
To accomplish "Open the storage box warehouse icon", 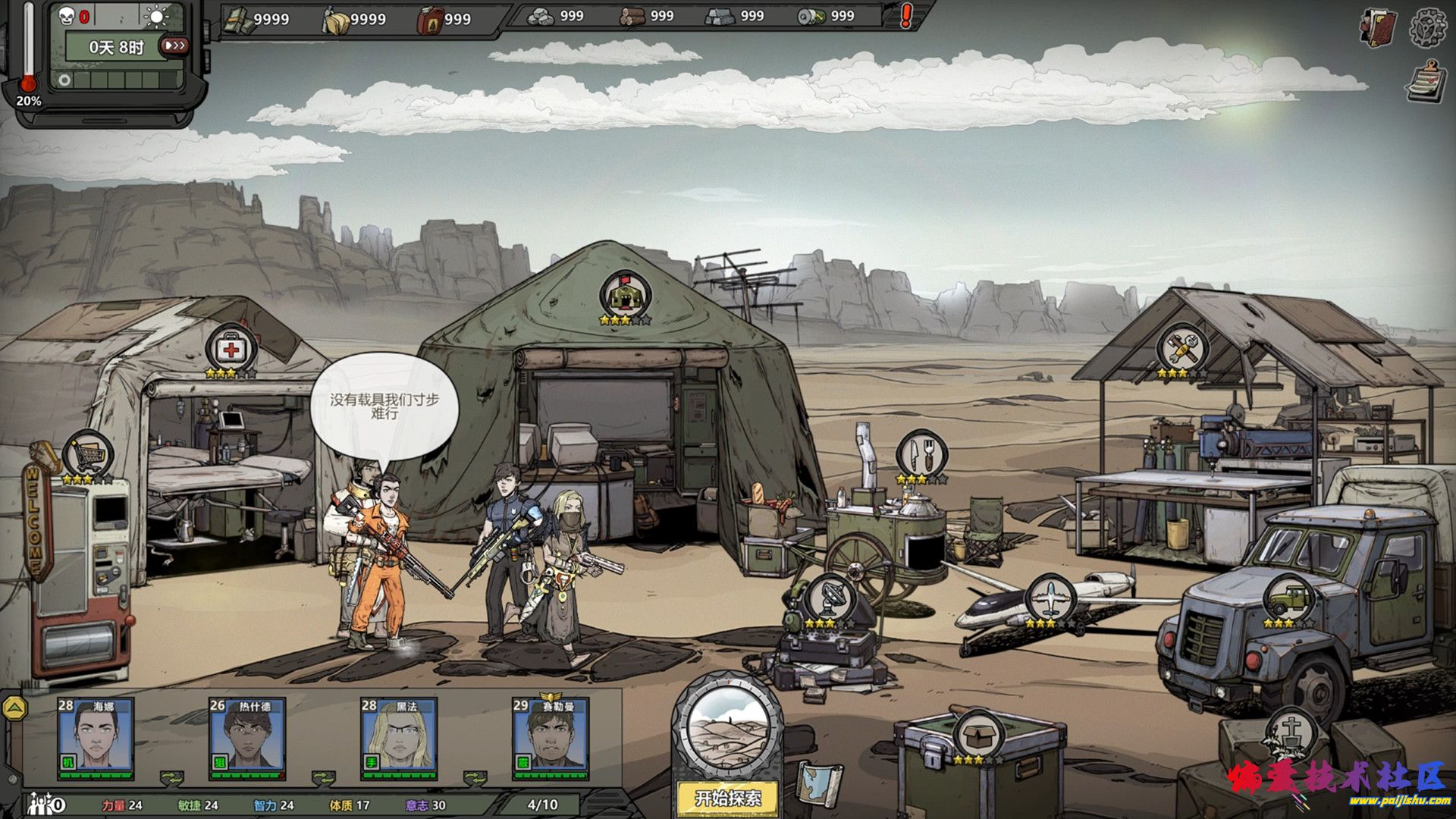I will (x=978, y=733).
